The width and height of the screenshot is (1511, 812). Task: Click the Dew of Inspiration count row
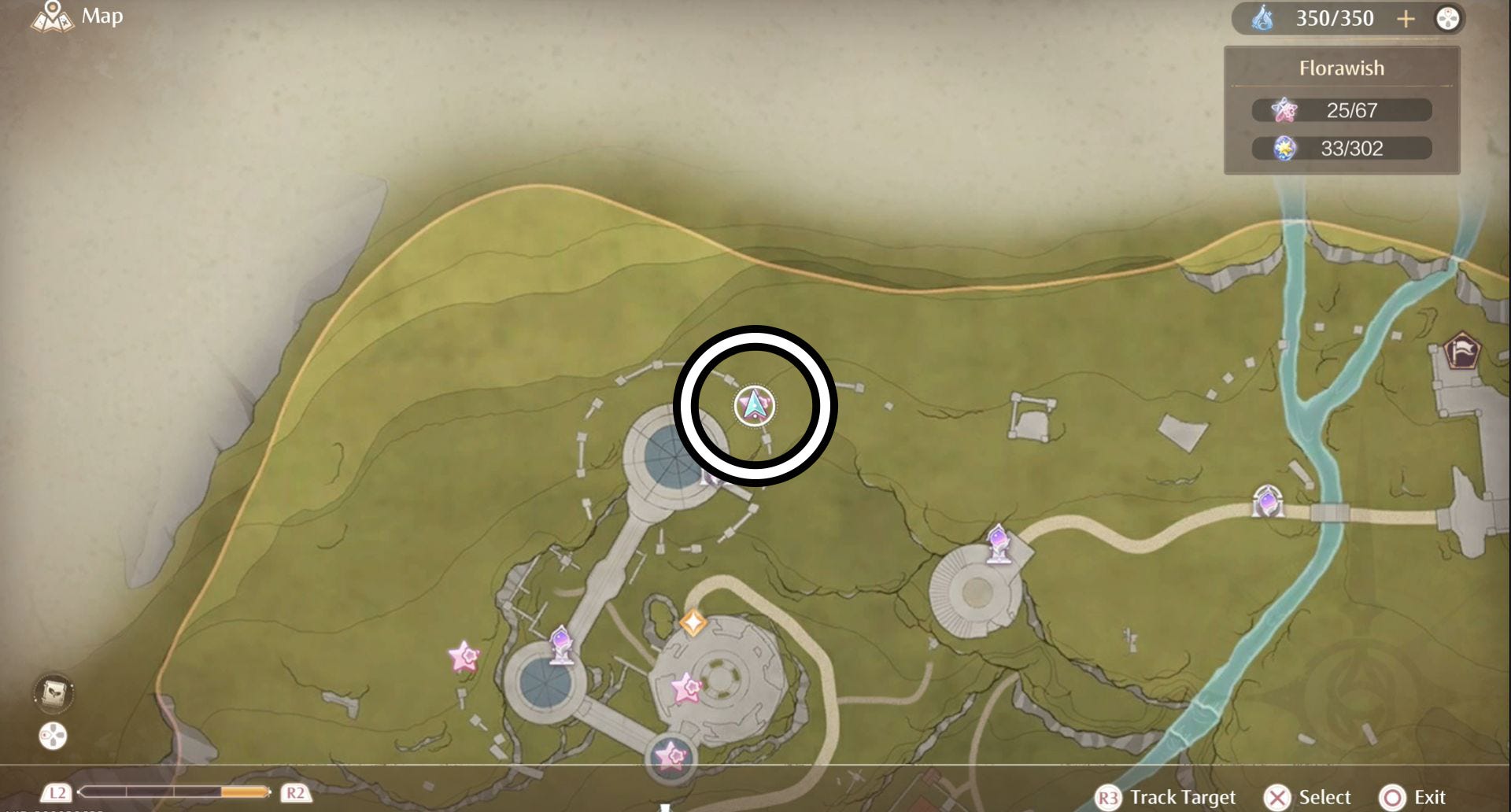(1342, 148)
